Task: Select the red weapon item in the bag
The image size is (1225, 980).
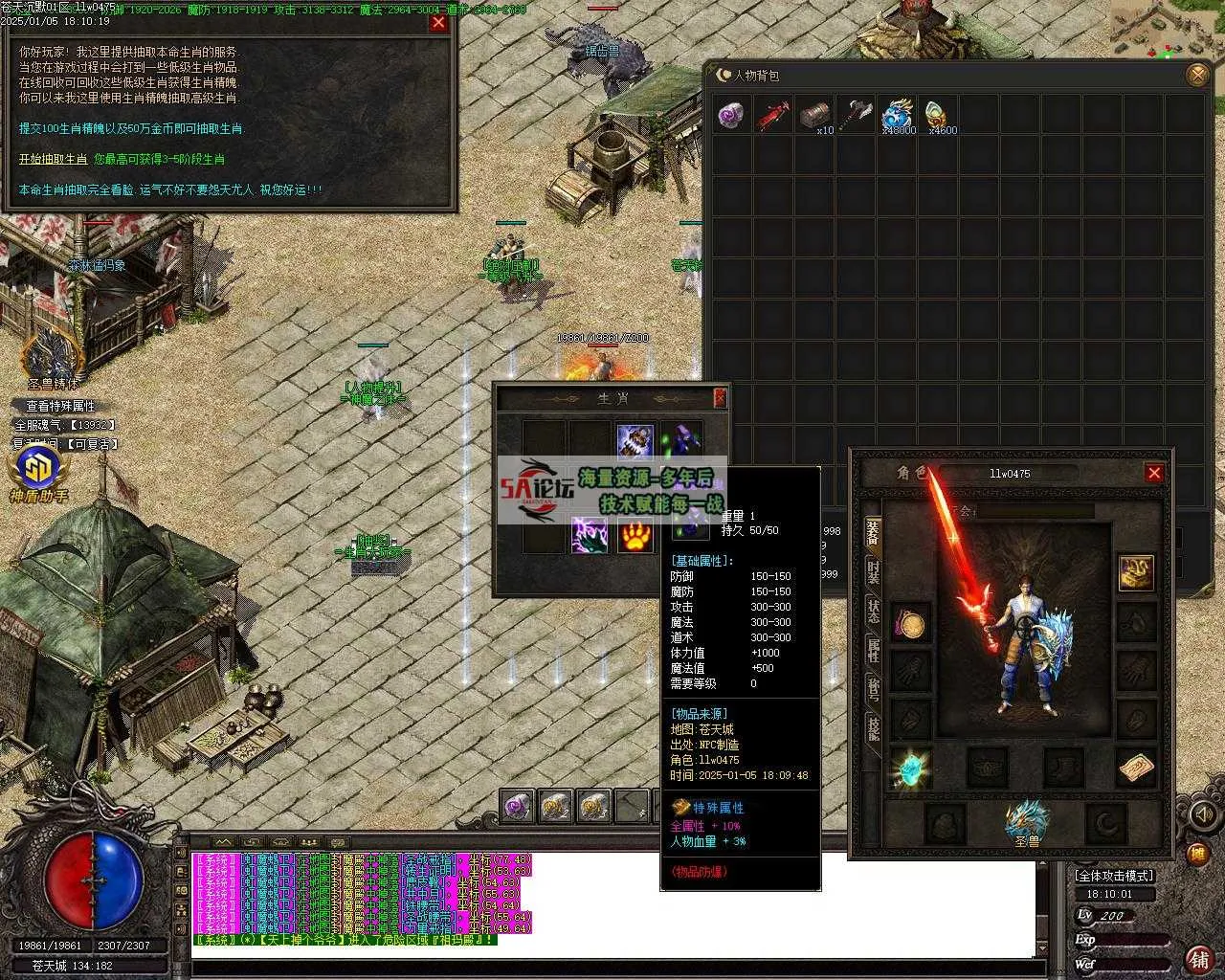Action: [x=773, y=116]
